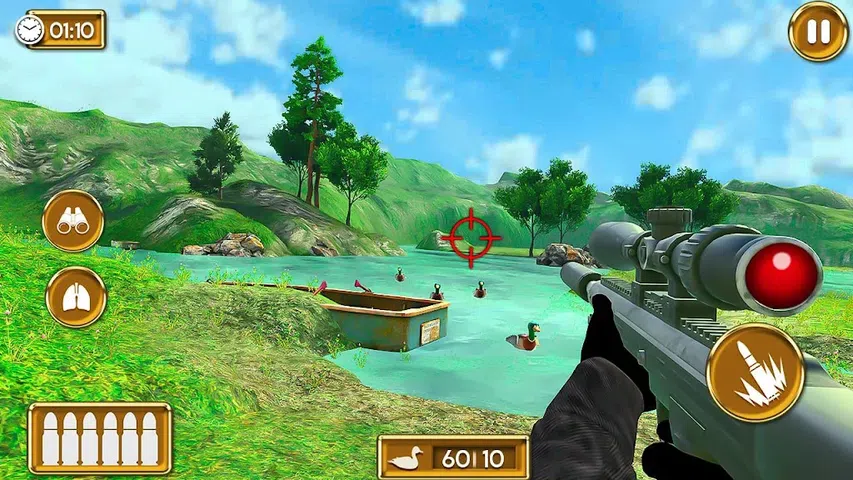
Task: Activate the binoculars zoom button
Action: (73, 221)
